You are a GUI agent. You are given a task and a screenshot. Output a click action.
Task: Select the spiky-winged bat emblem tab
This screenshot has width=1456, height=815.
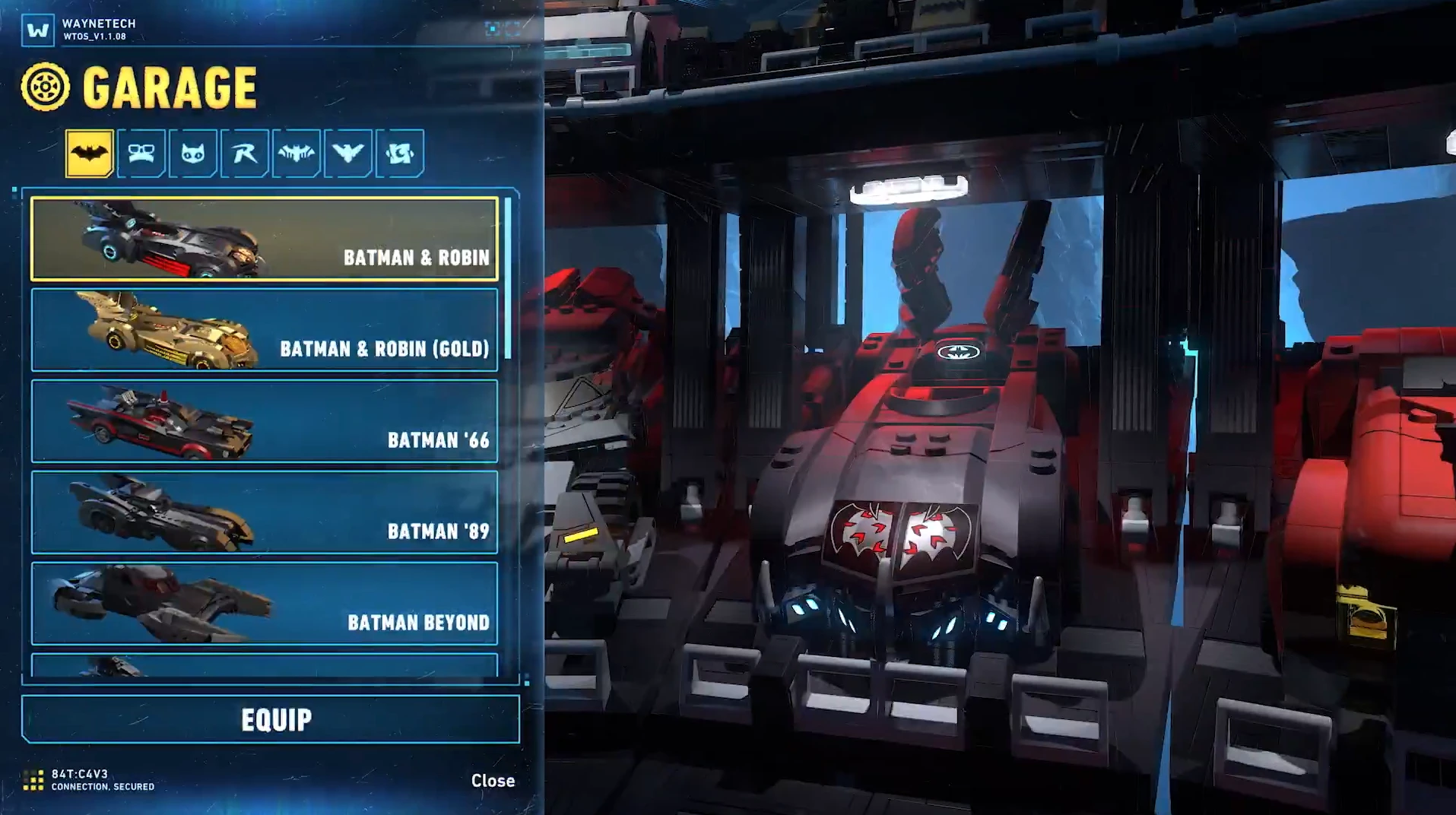(x=297, y=154)
